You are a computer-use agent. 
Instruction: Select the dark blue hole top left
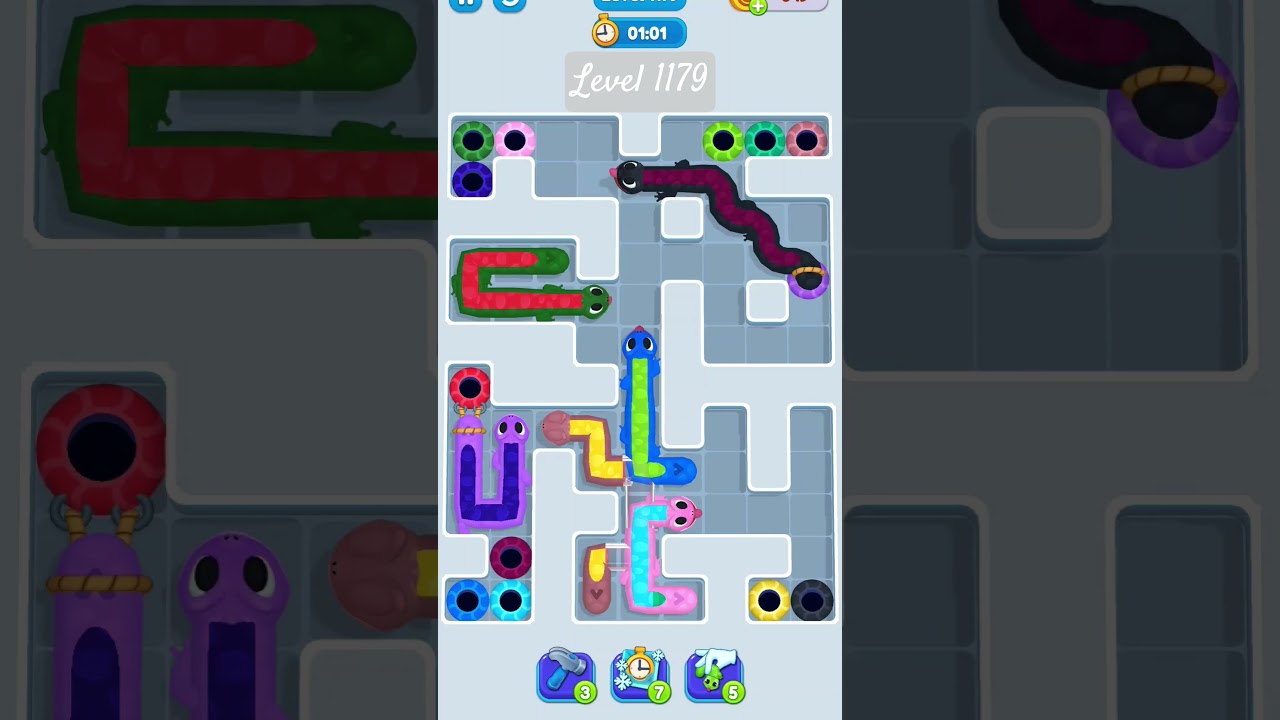click(x=472, y=181)
